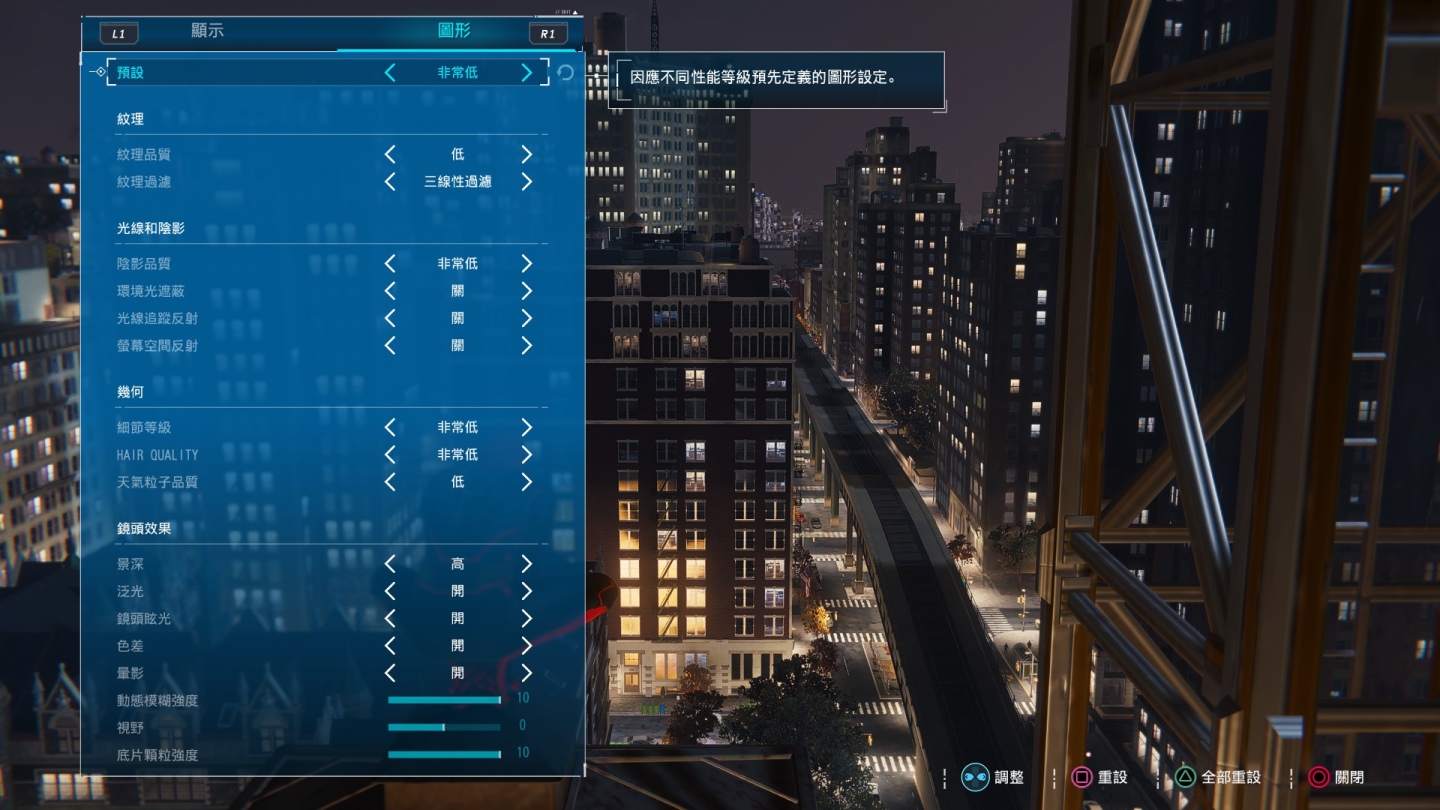Click left arrow of 預設 preset

pos(390,73)
